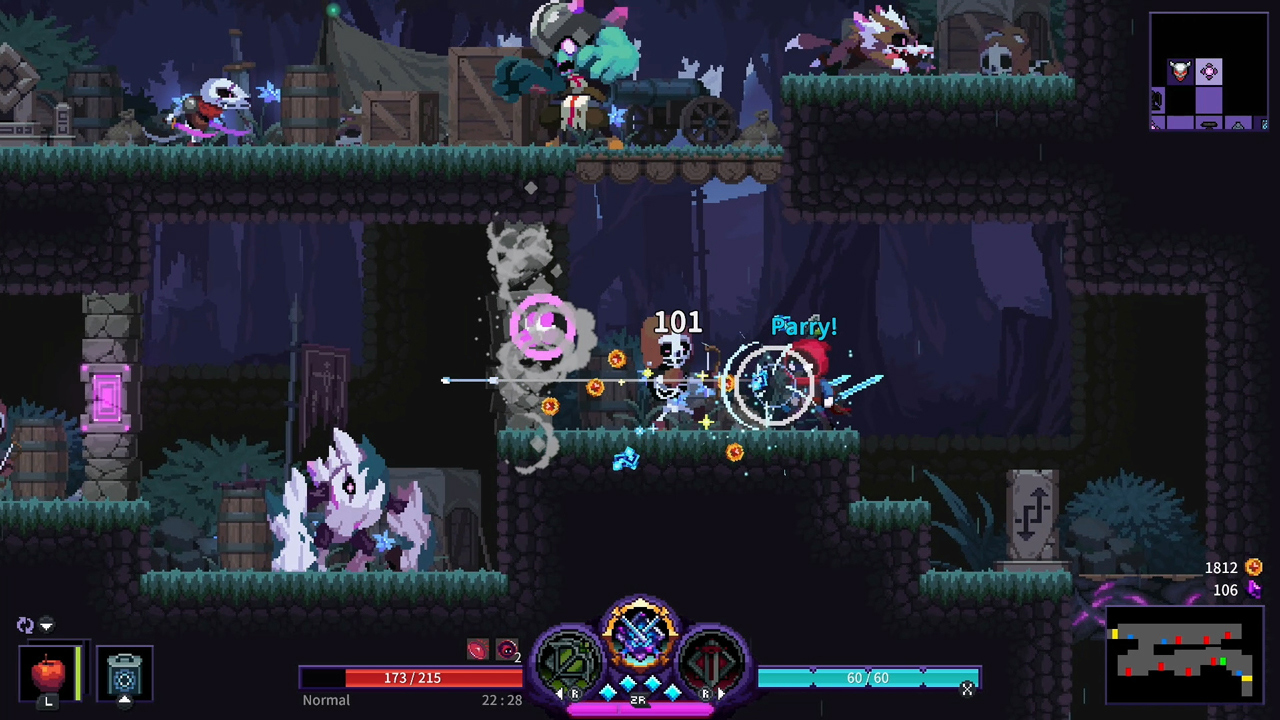Toggle the up-arrow marker under the trash item

(125, 700)
